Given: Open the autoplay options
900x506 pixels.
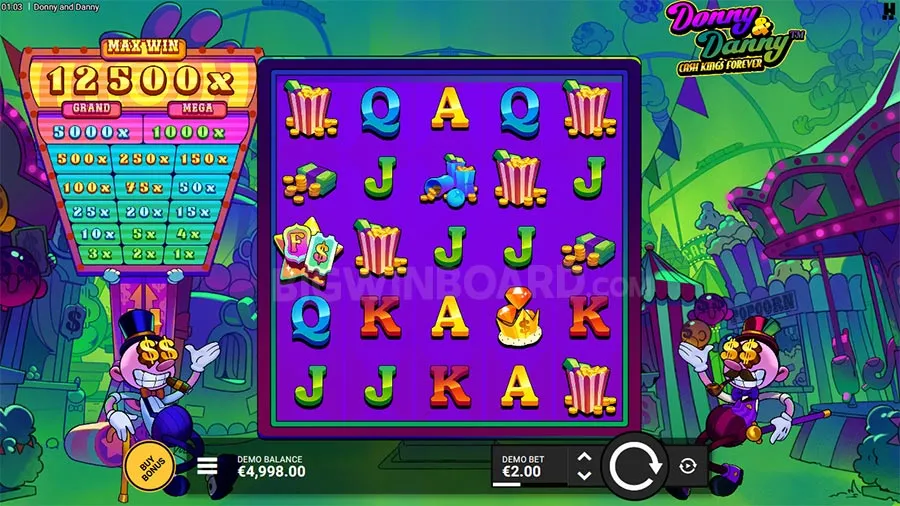Looking at the screenshot, I should pos(689,466).
